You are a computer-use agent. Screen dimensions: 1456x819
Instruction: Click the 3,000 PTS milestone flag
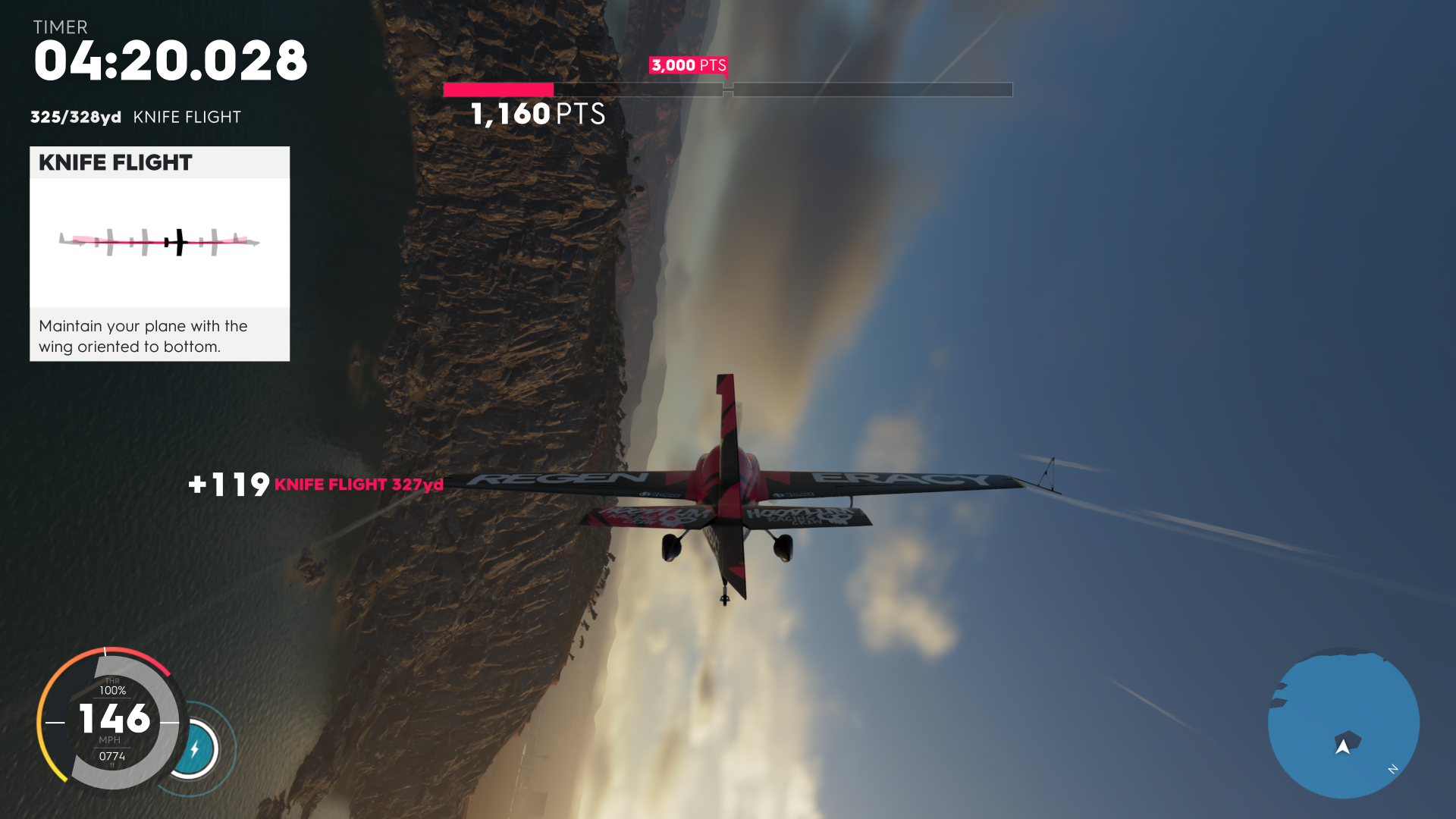(689, 66)
